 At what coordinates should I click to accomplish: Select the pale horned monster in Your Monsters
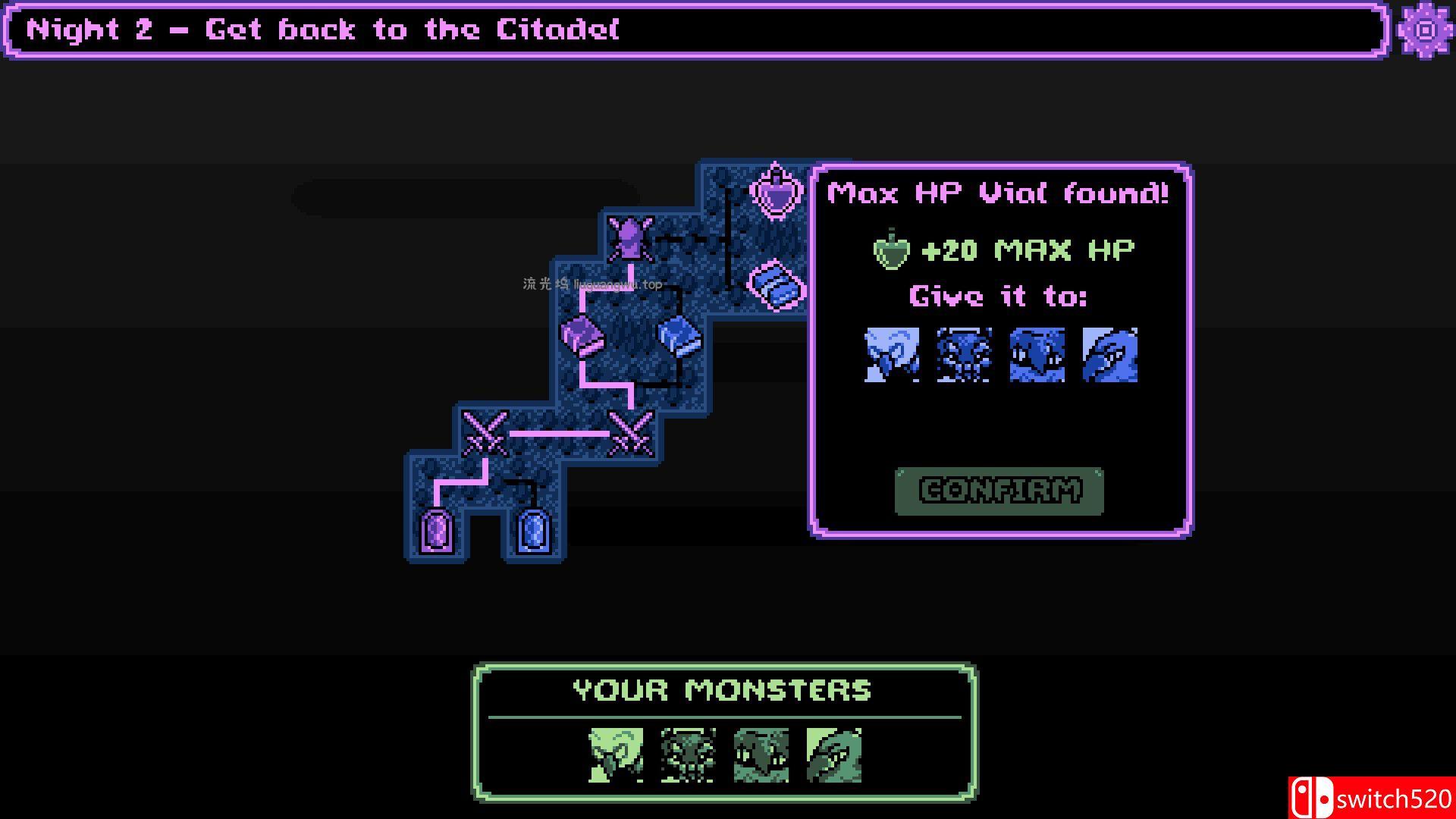(616, 755)
